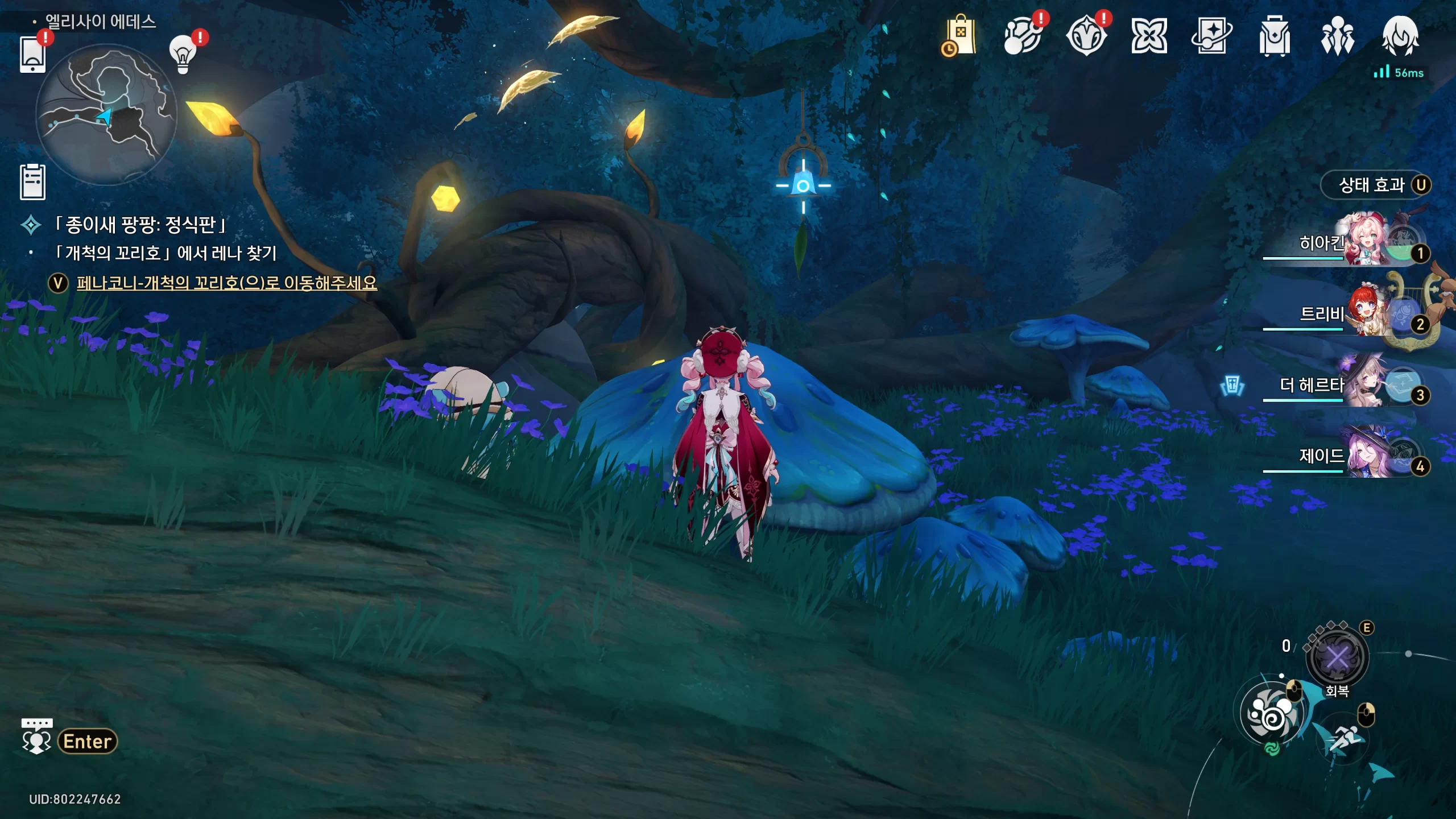Screen dimensions: 1456x819
Task: Open the planet travel log icon
Action: tap(1023, 36)
